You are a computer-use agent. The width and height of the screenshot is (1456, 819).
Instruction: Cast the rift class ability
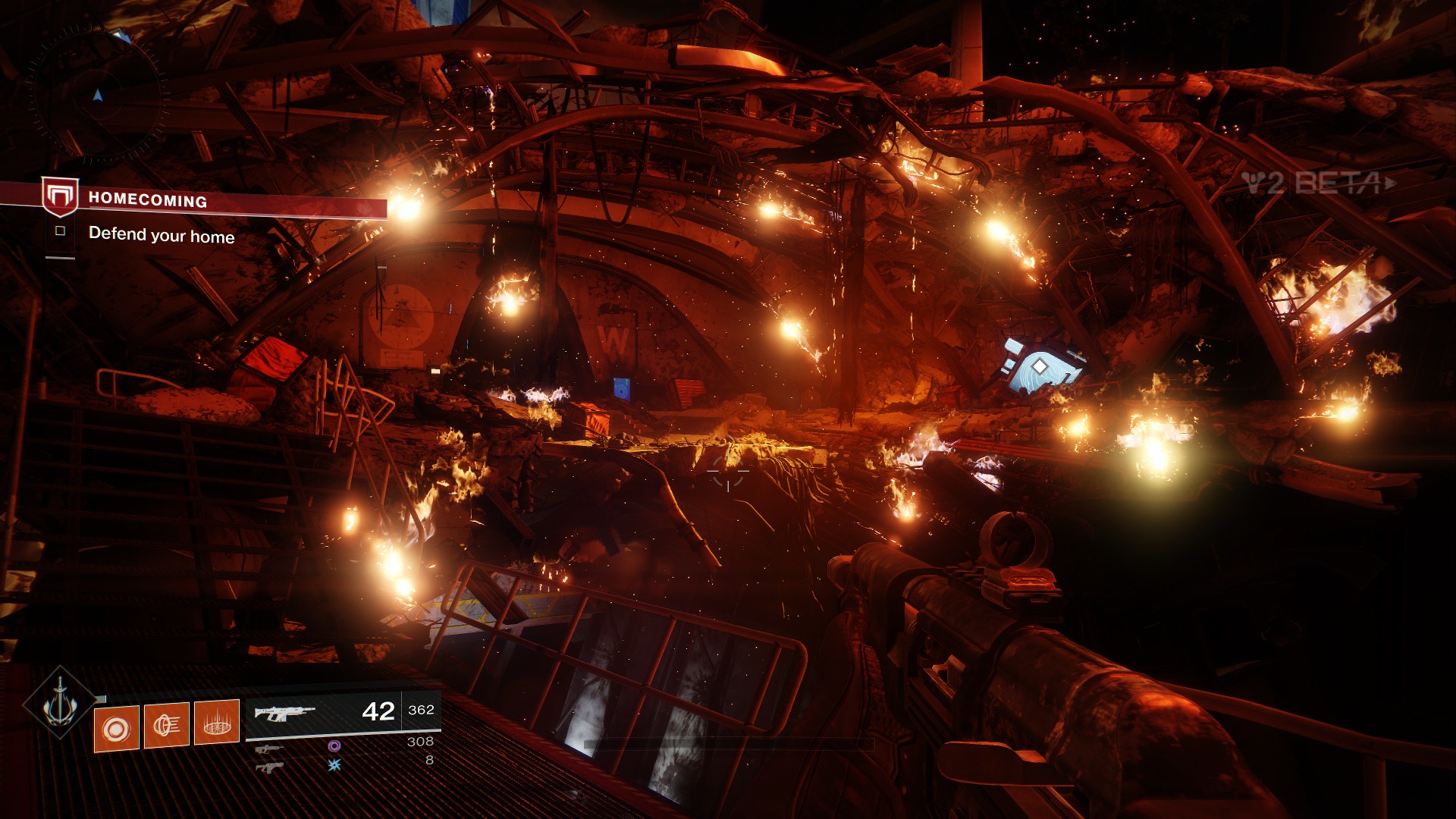(216, 722)
